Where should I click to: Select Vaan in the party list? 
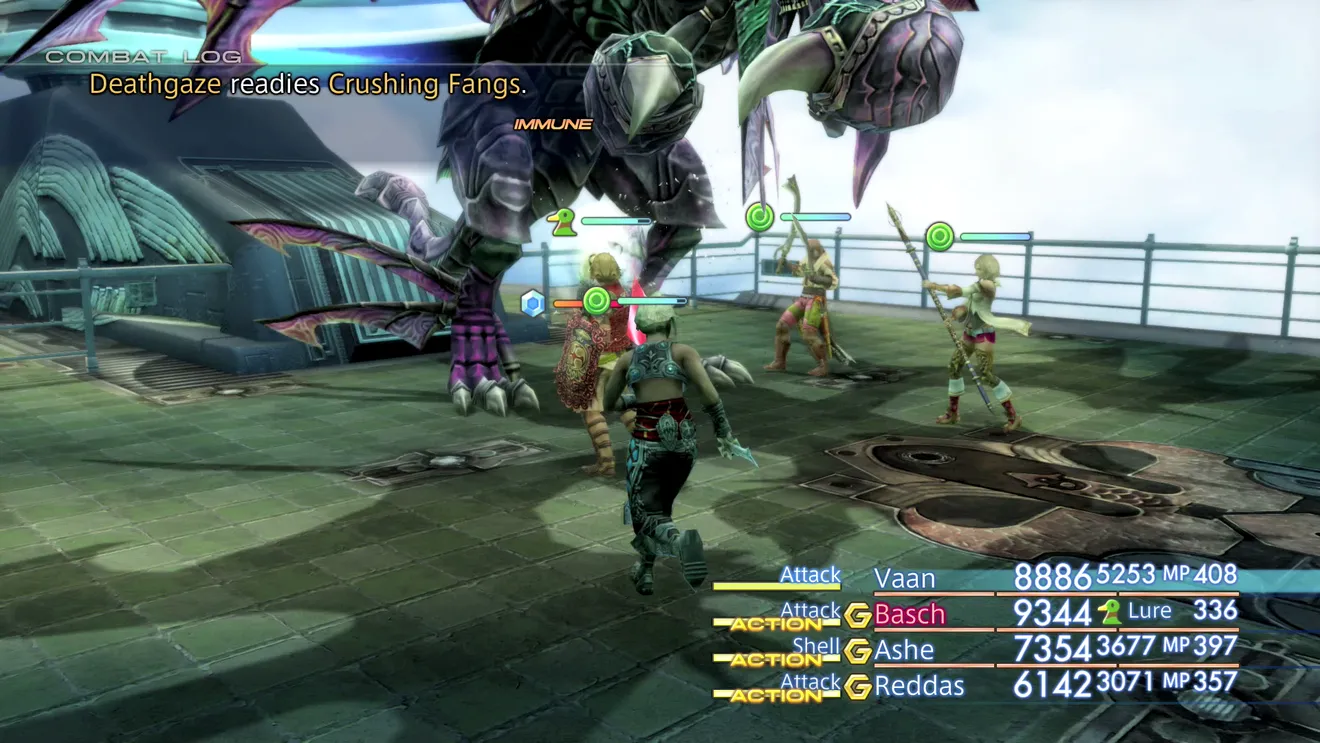tap(905, 578)
